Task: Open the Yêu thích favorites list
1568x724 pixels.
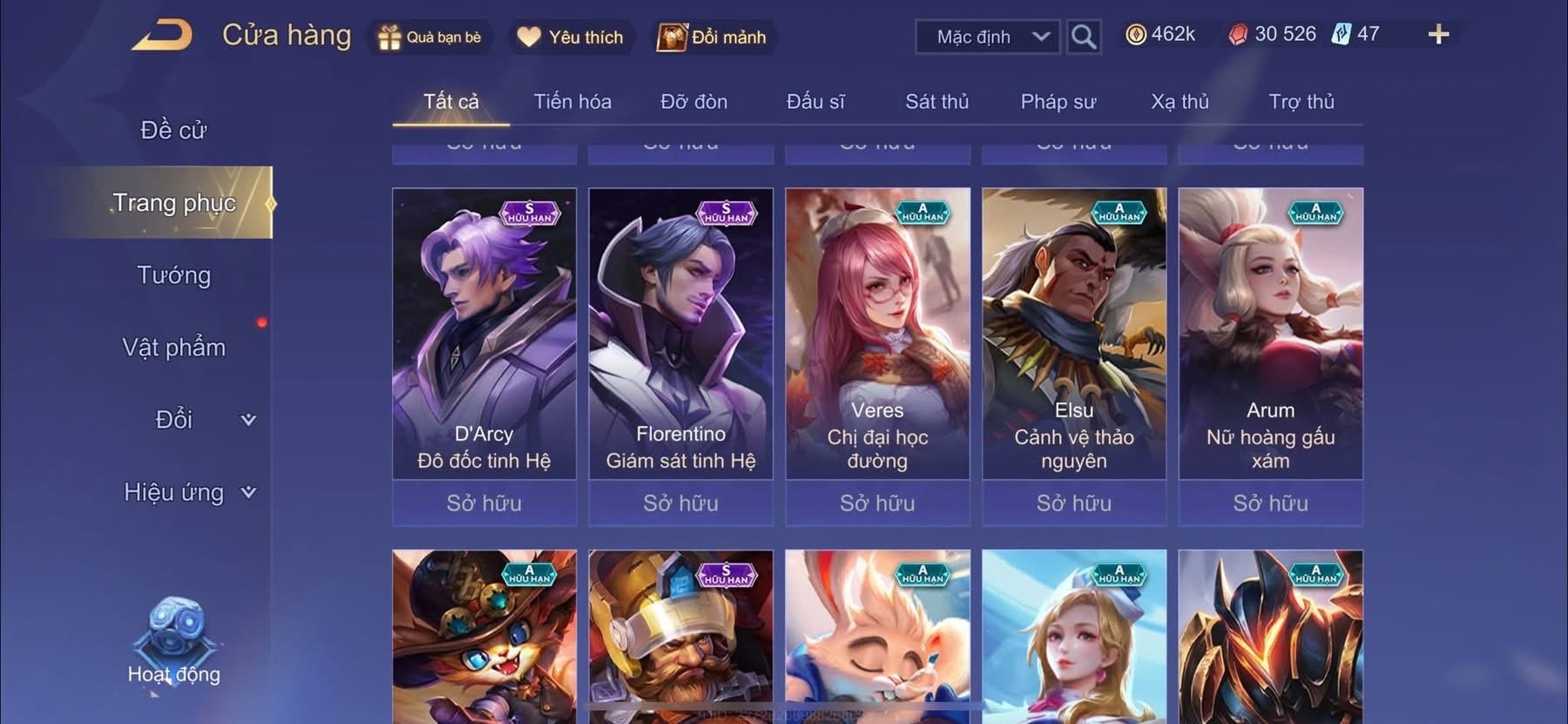Action: click(571, 37)
